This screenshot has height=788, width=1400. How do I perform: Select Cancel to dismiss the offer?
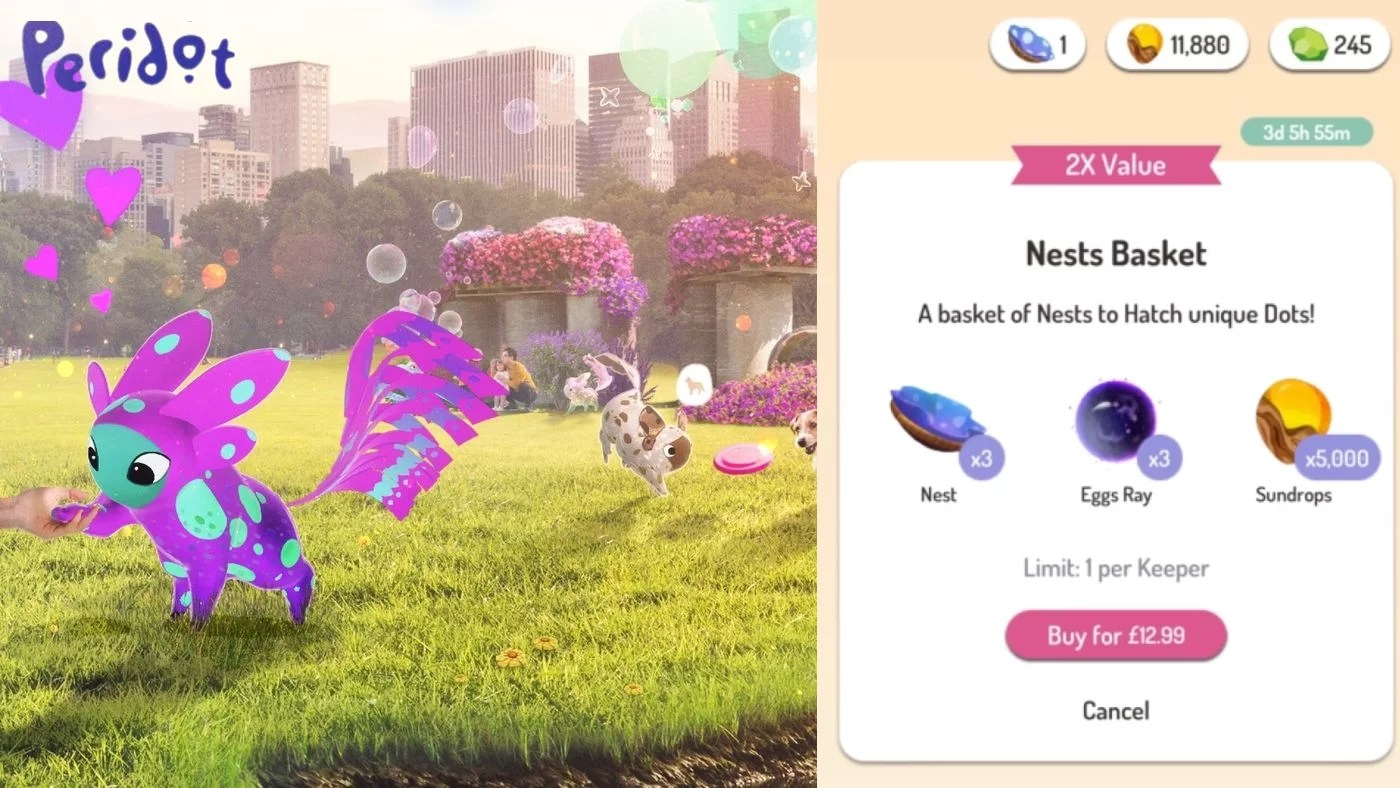point(1116,711)
